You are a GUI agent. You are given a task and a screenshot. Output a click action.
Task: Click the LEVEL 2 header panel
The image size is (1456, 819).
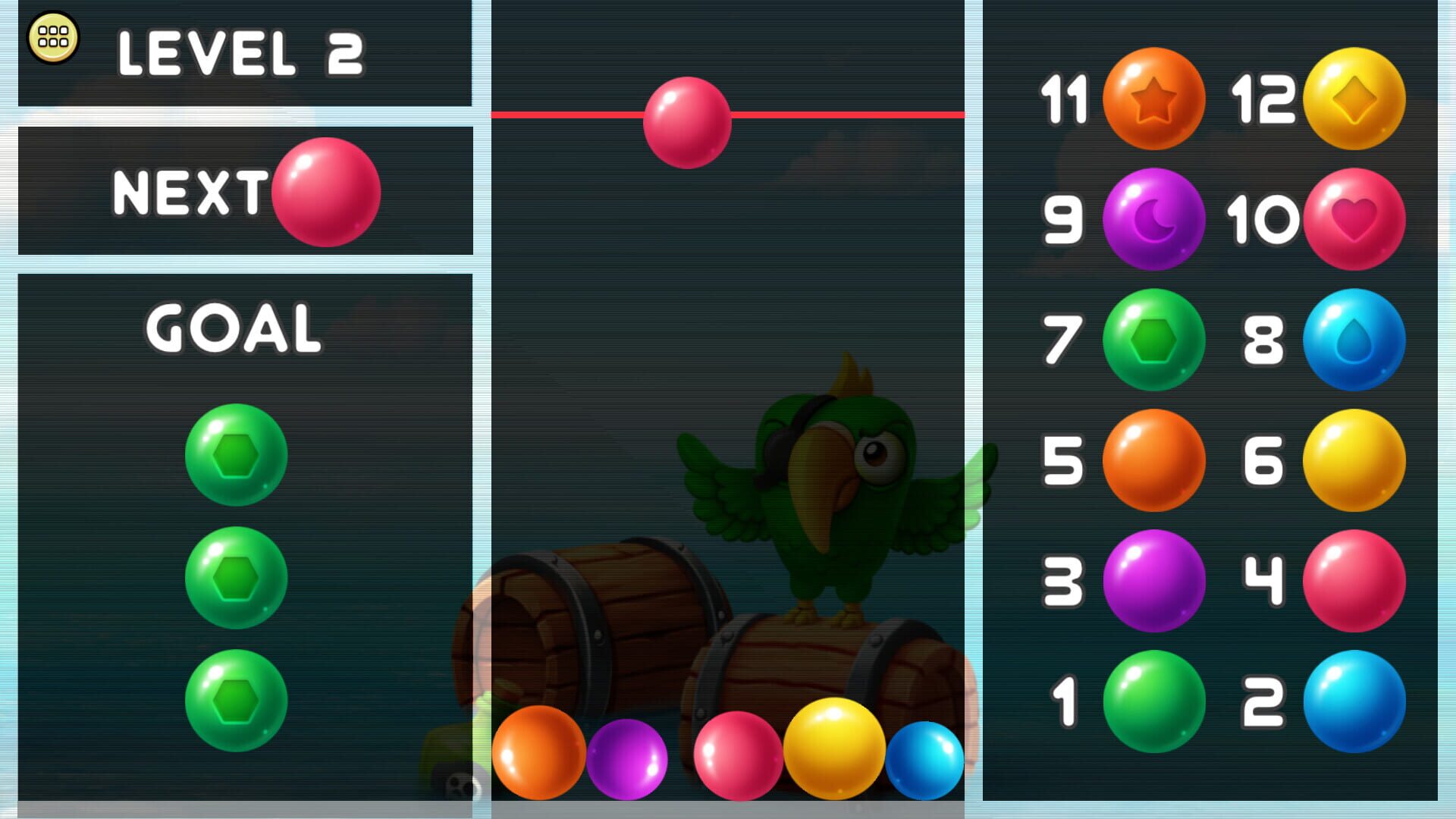[x=241, y=55]
